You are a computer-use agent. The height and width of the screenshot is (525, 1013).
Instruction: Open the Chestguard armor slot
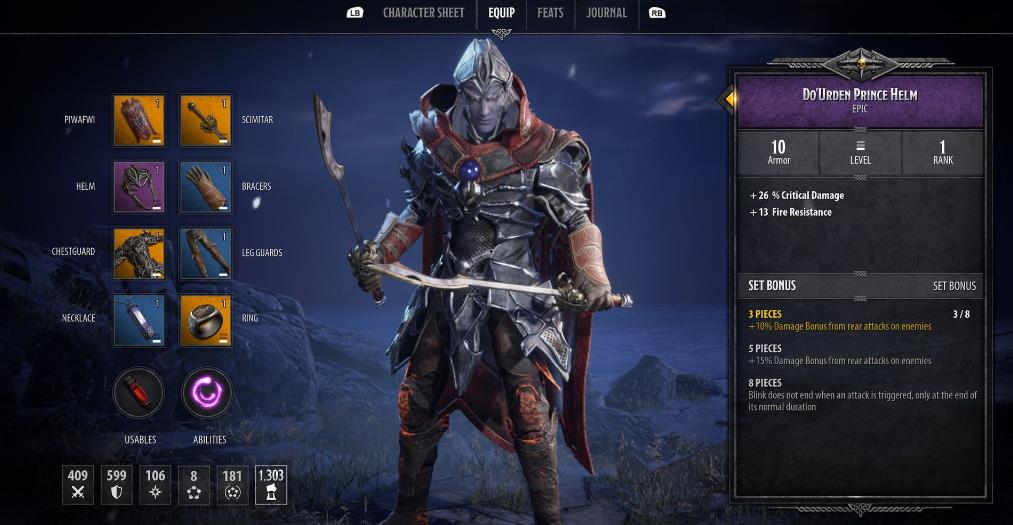click(x=139, y=253)
